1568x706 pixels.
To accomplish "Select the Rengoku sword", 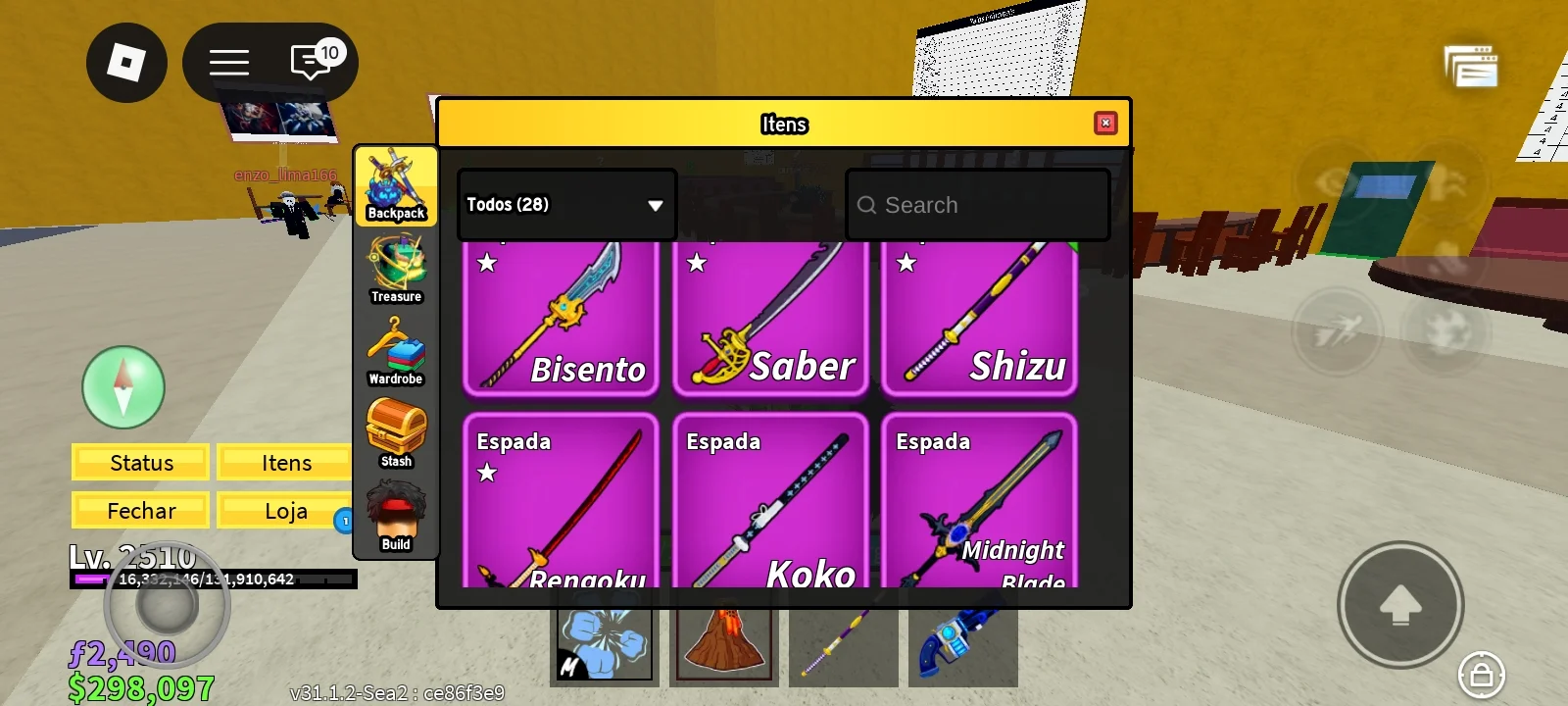I will [x=561, y=502].
